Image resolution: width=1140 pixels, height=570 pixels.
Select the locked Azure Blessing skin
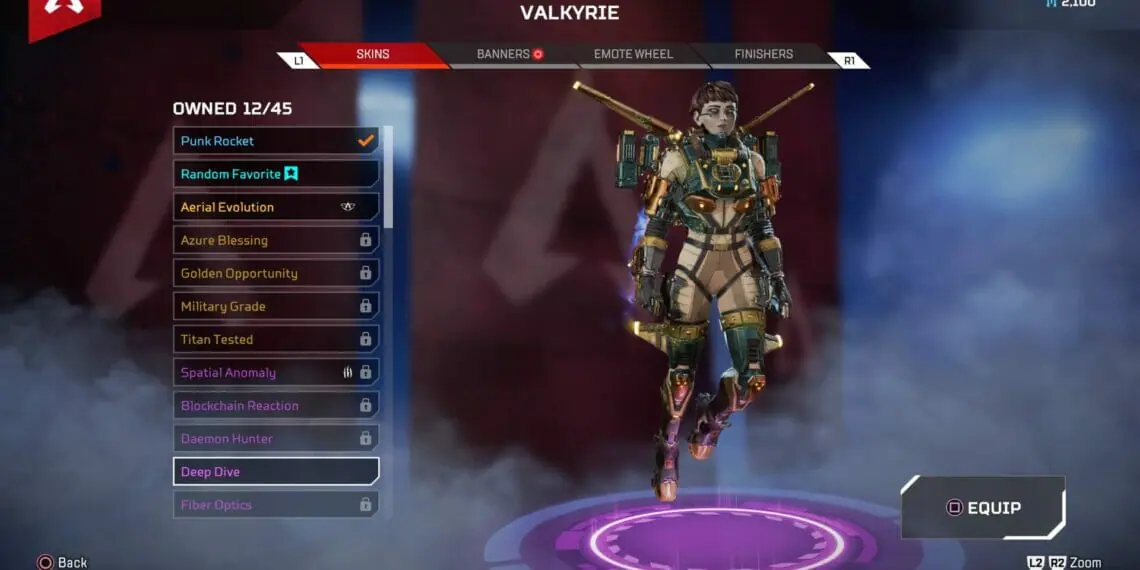276,240
